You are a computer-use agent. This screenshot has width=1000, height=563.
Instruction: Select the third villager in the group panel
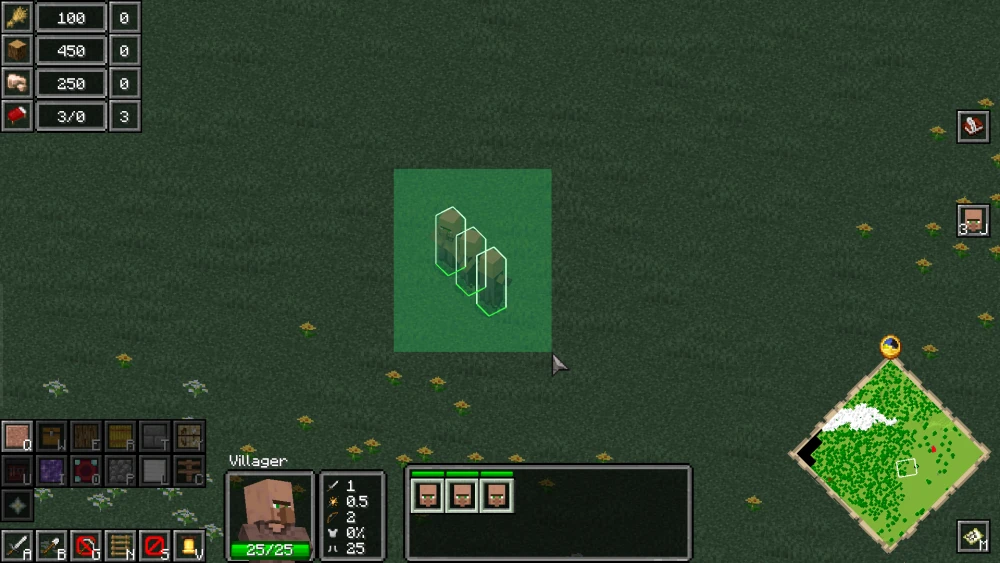(496, 494)
